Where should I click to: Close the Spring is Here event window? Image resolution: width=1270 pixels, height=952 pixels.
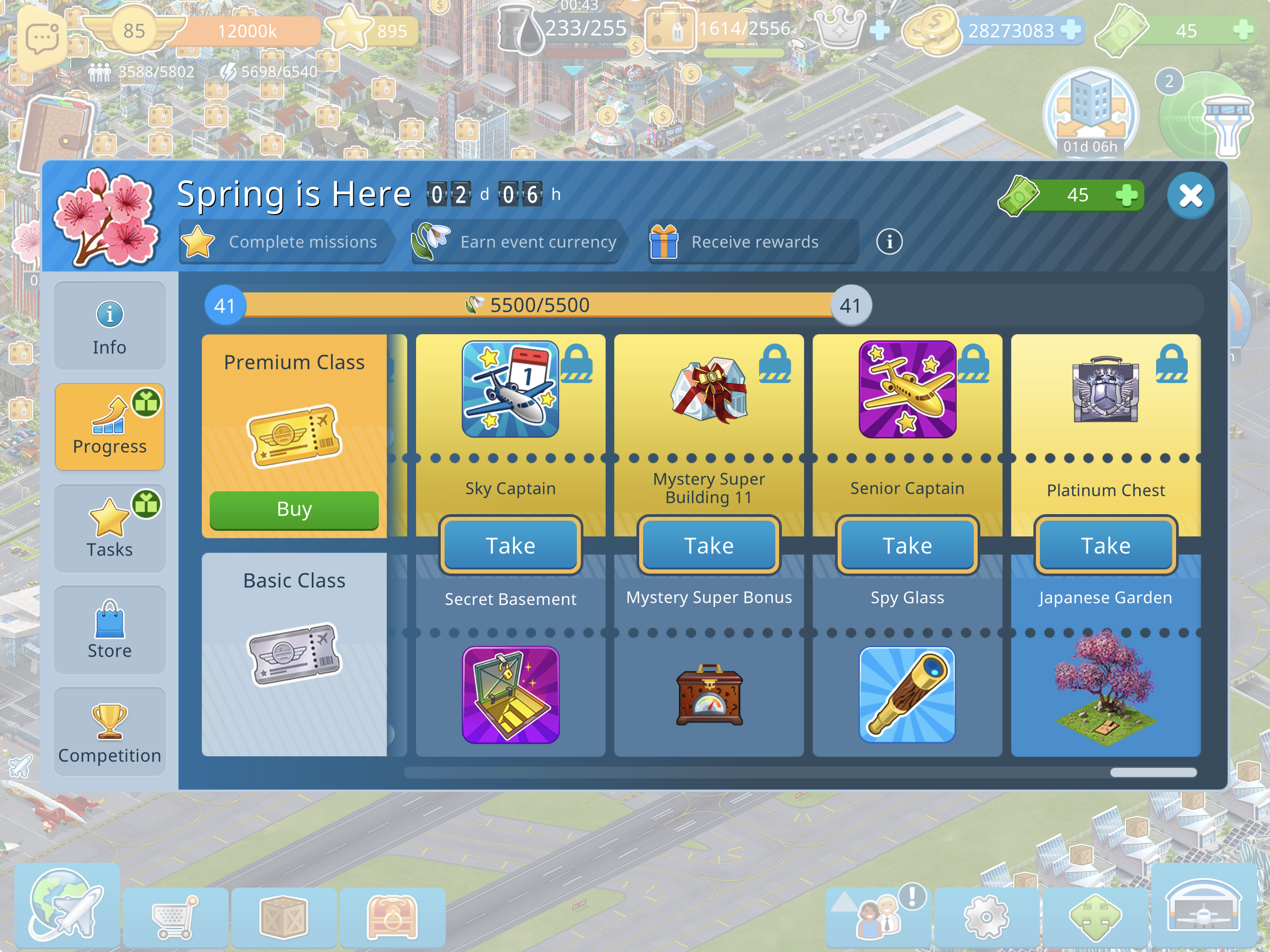(1190, 195)
